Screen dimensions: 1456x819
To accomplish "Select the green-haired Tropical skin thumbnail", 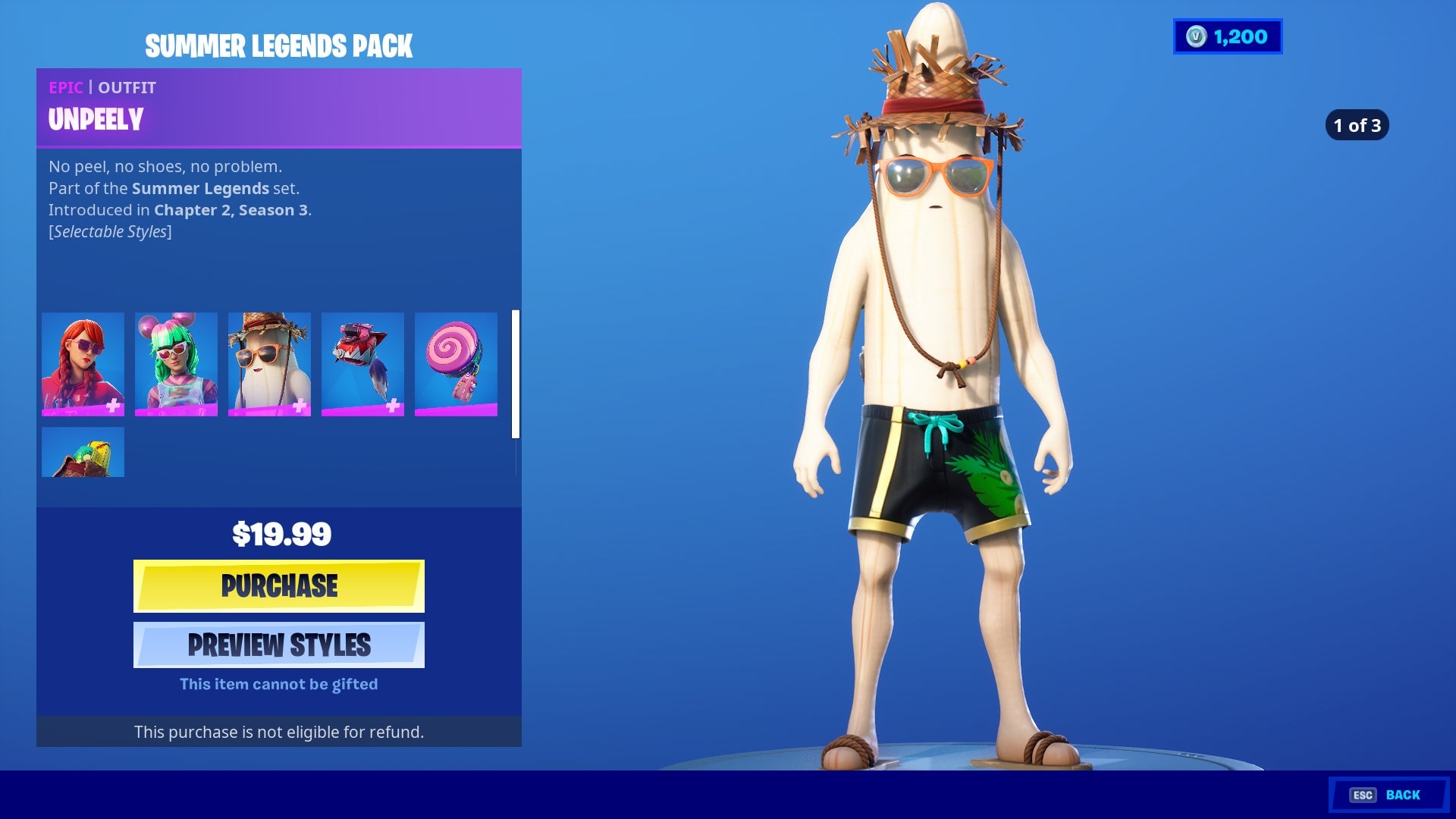I will [x=175, y=365].
